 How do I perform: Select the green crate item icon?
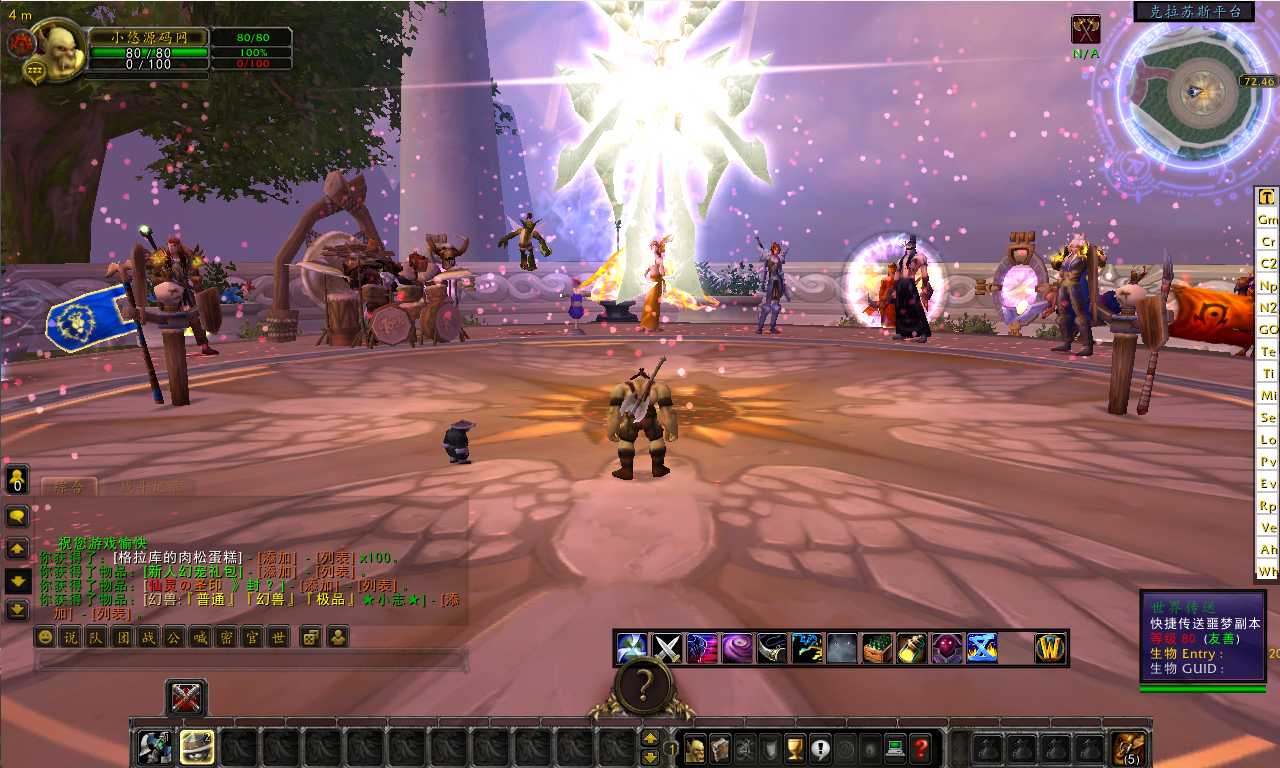(877, 648)
